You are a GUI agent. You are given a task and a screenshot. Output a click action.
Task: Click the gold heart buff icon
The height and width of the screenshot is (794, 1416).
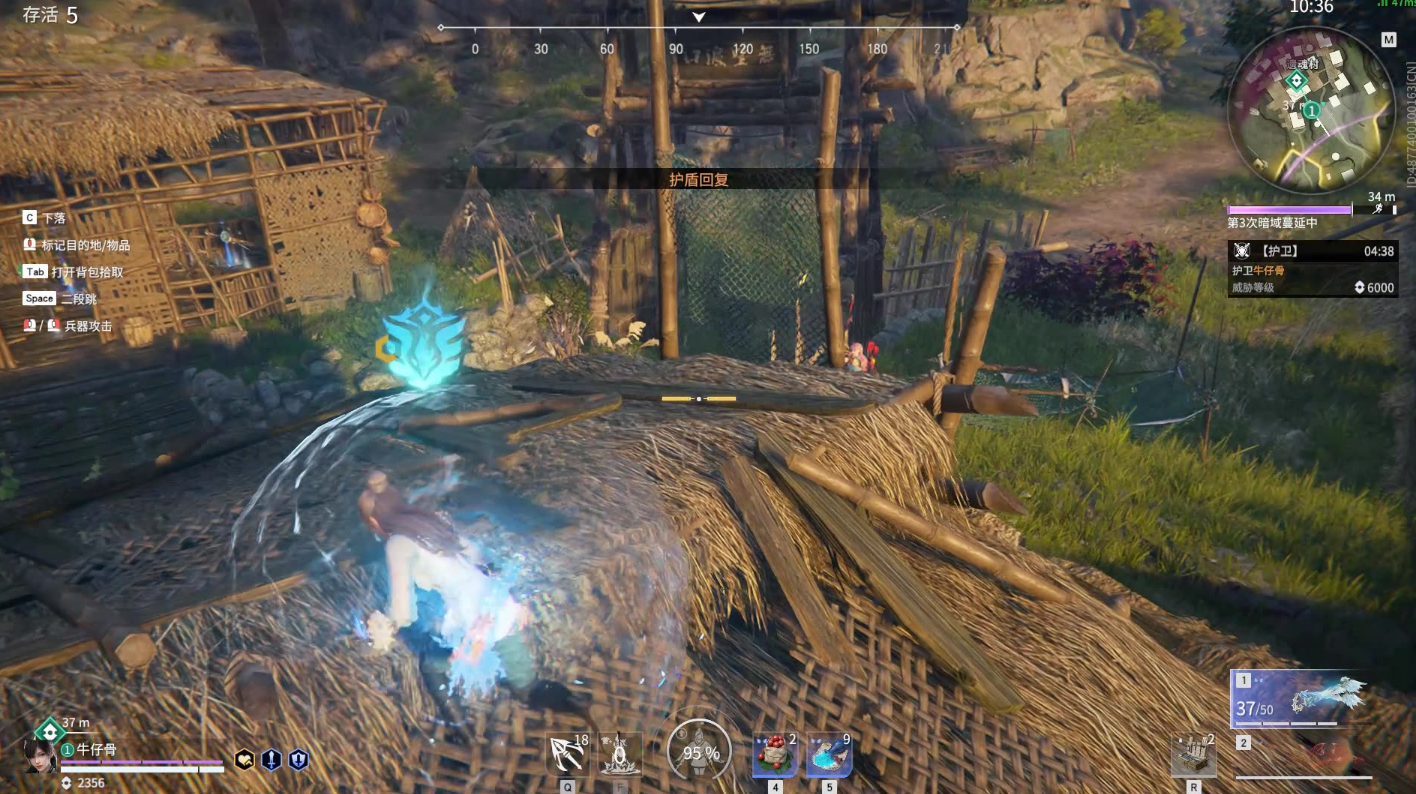(x=244, y=760)
